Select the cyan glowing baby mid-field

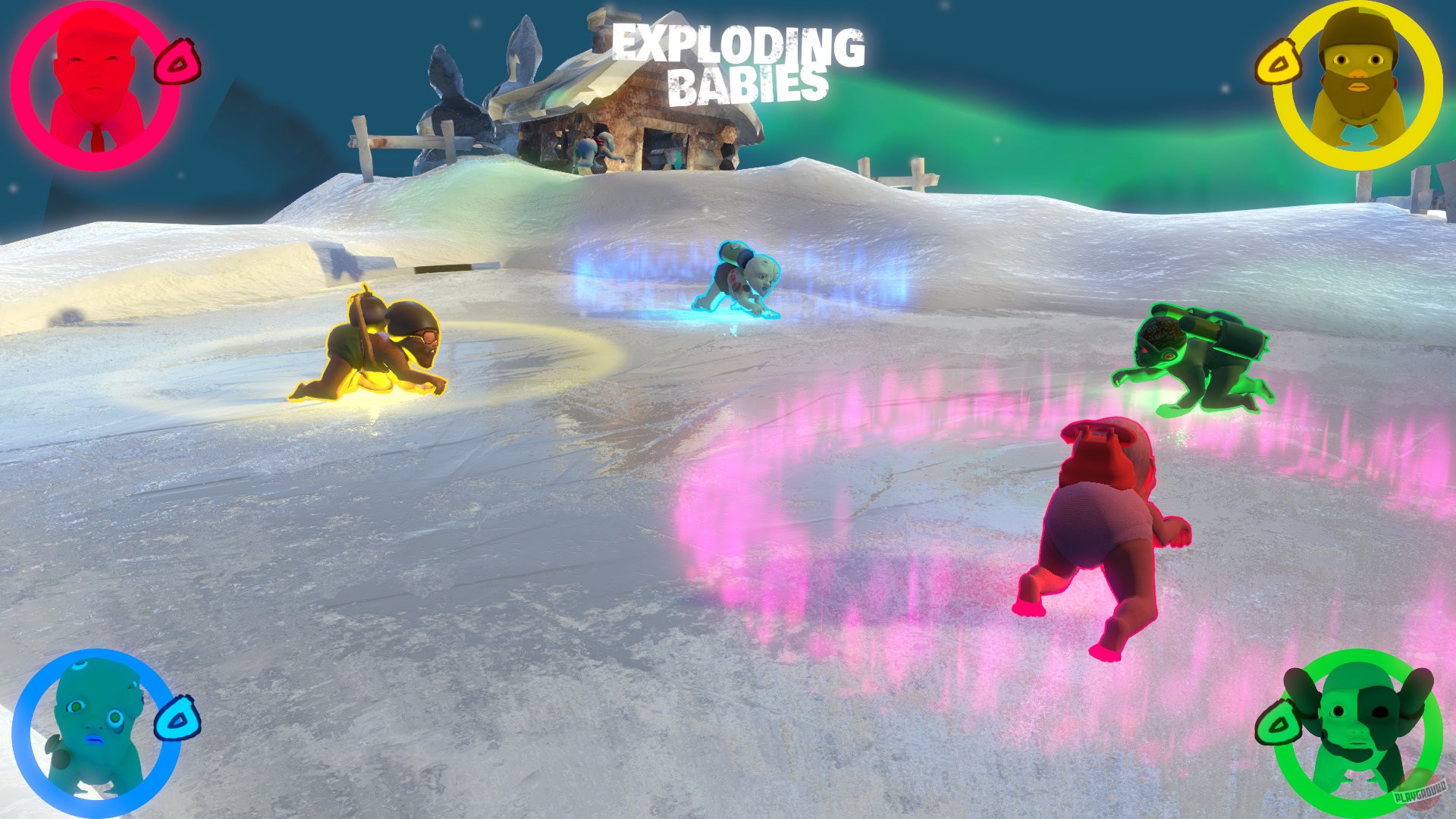pyautogui.click(x=739, y=281)
